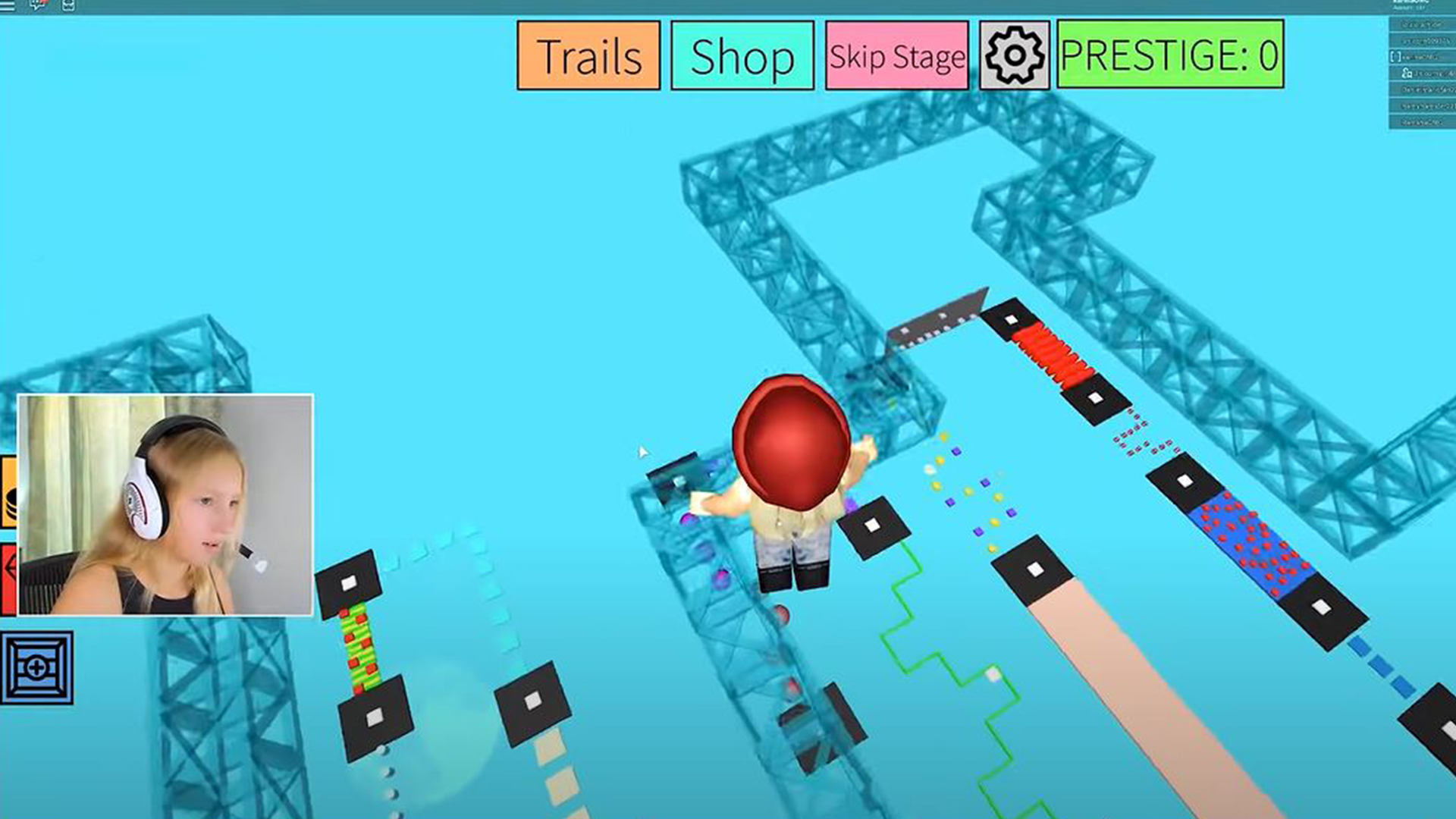Image resolution: width=1456 pixels, height=819 pixels.
Task: Skip the current stage
Action: pyautogui.click(x=897, y=56)
